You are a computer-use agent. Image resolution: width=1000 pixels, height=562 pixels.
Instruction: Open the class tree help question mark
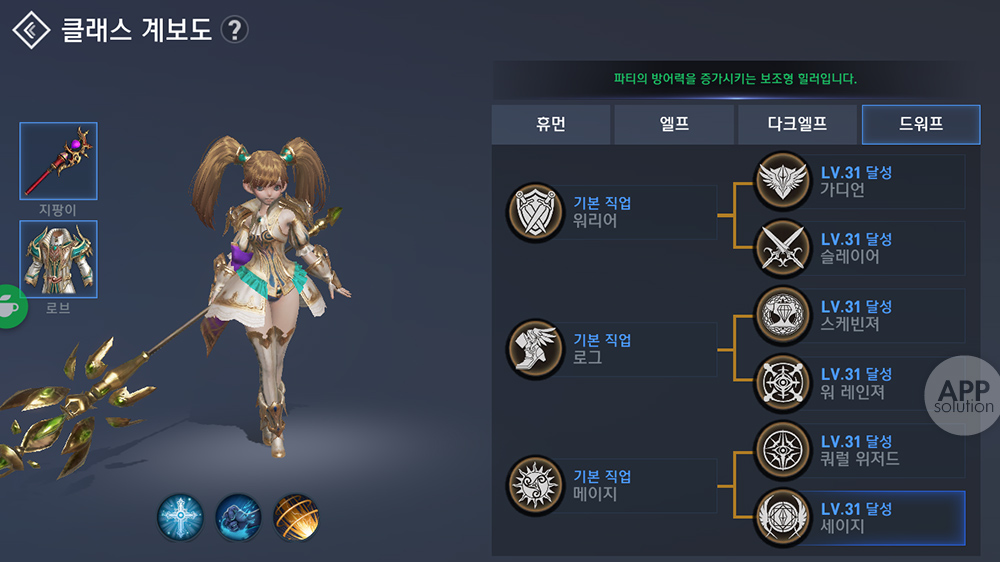[x=233, y=30]
